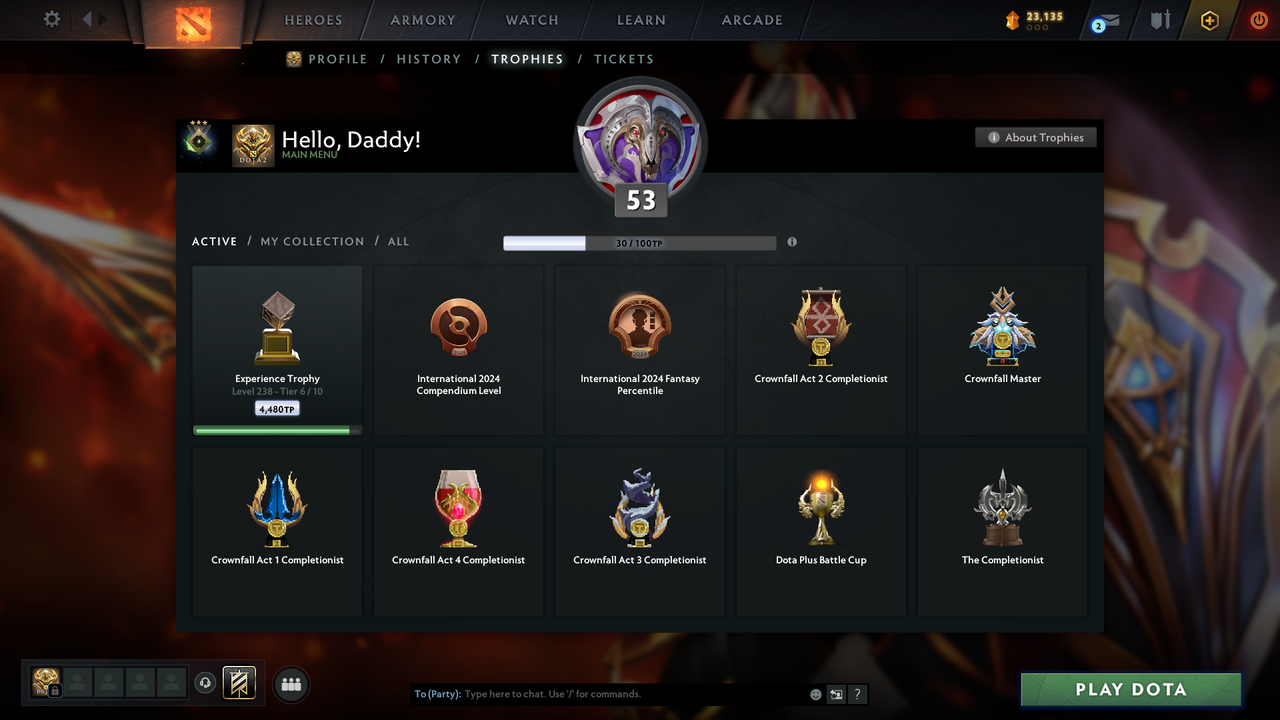Open the settings gear in top-left corner
This screenshot has width=1280, height=720.
pos(52,18)
